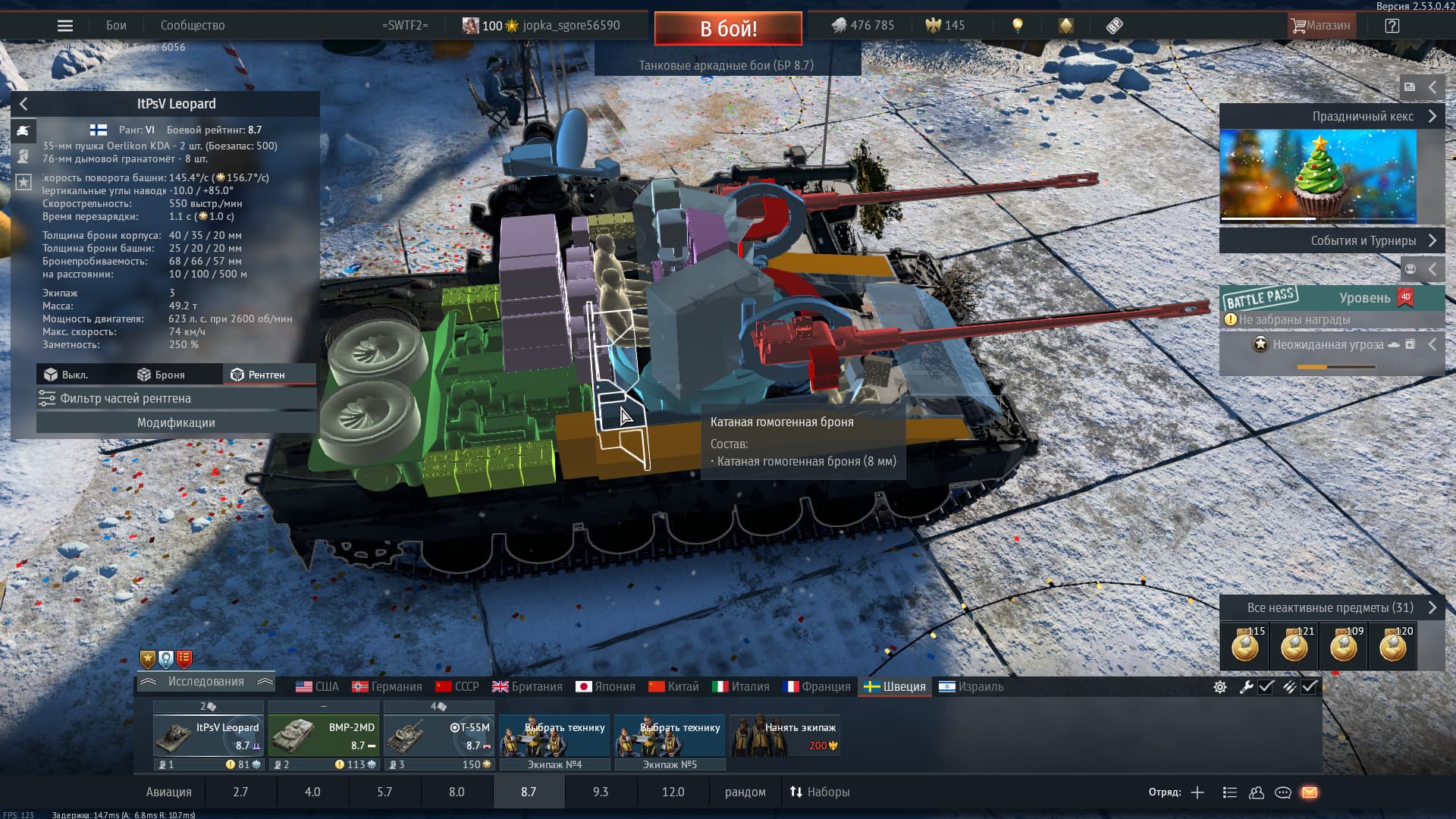Switch to the Германия nation tab

(387, 686)
